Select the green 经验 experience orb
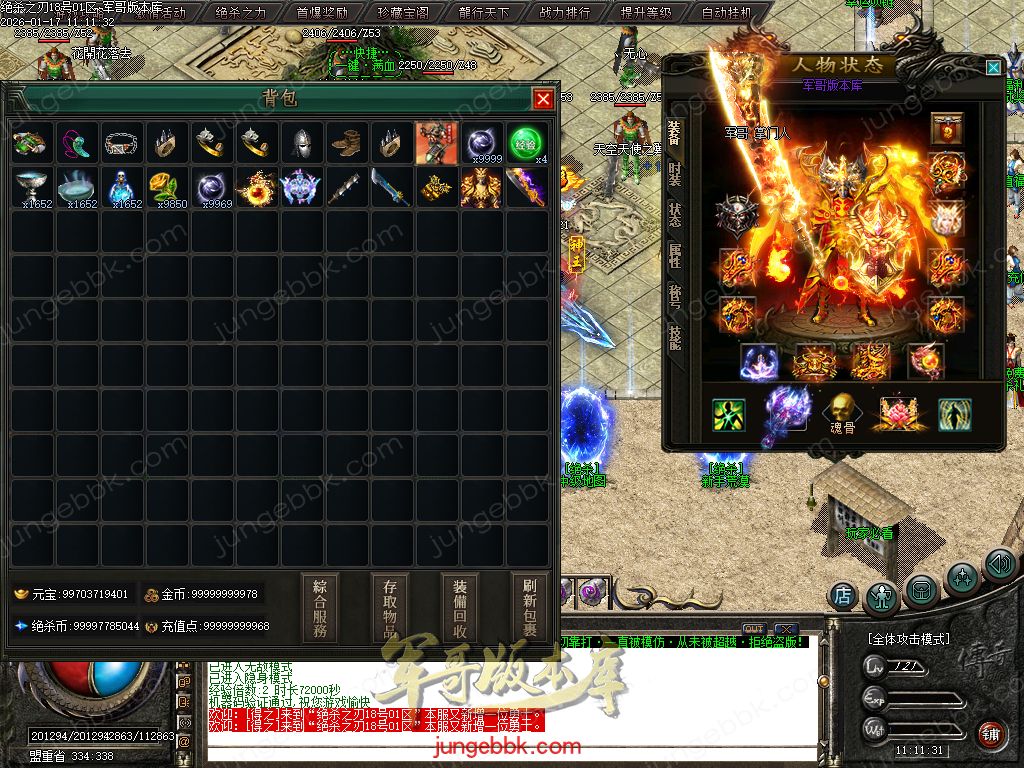Image resolution: width=1024 pixels, height=768 pixels. coord(525,143)
